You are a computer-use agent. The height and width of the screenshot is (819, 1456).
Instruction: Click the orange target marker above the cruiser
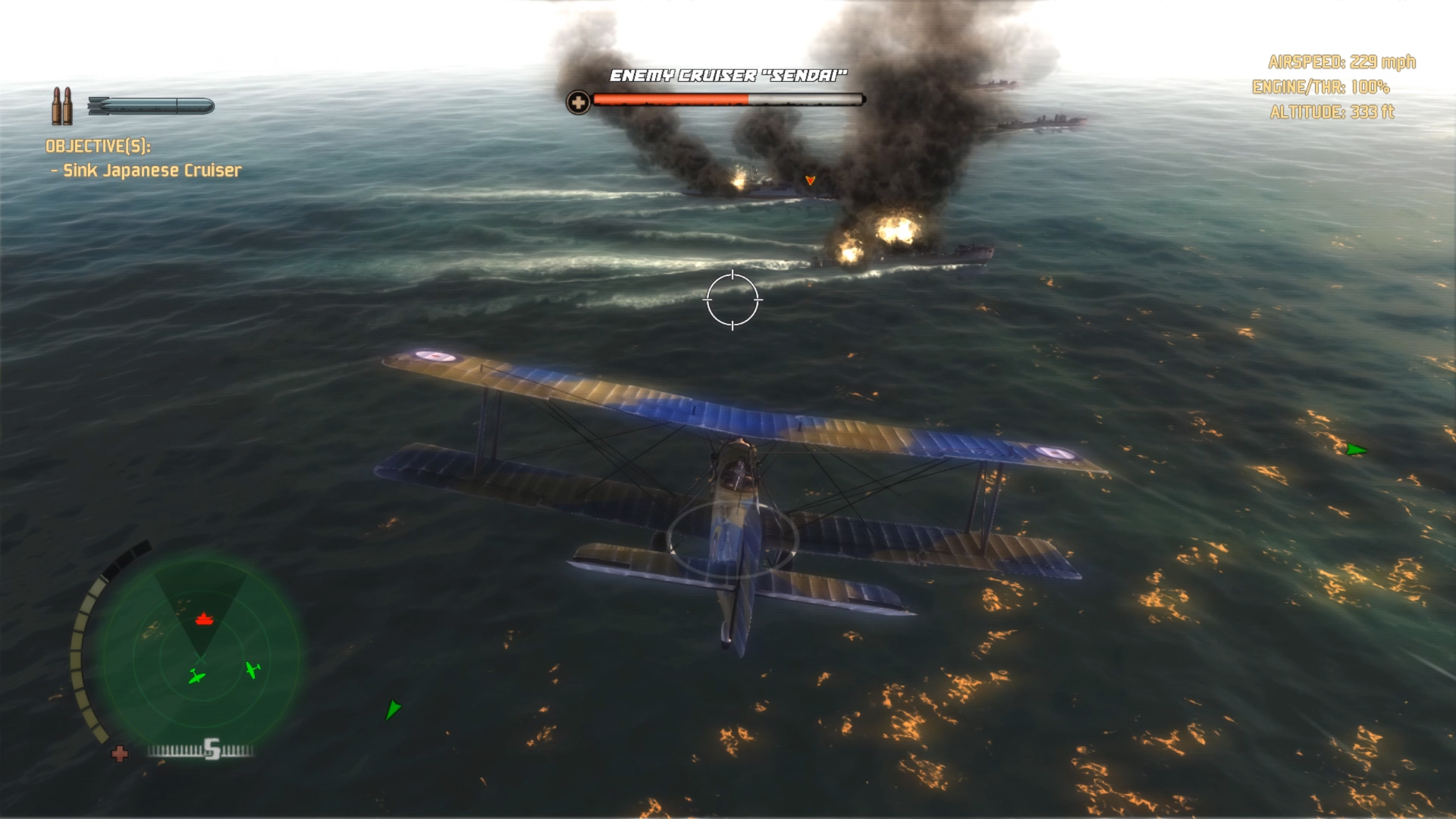coord(809,182)
